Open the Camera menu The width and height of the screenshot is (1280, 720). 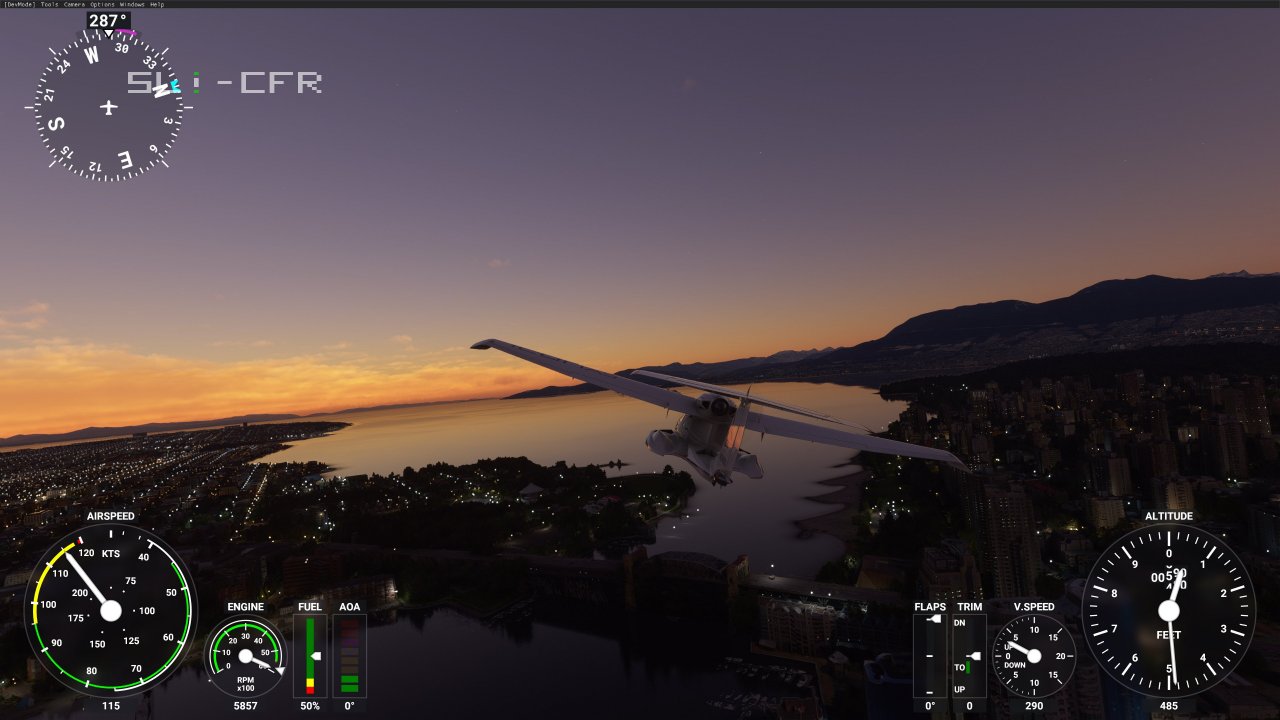click(x=74, y=4)
